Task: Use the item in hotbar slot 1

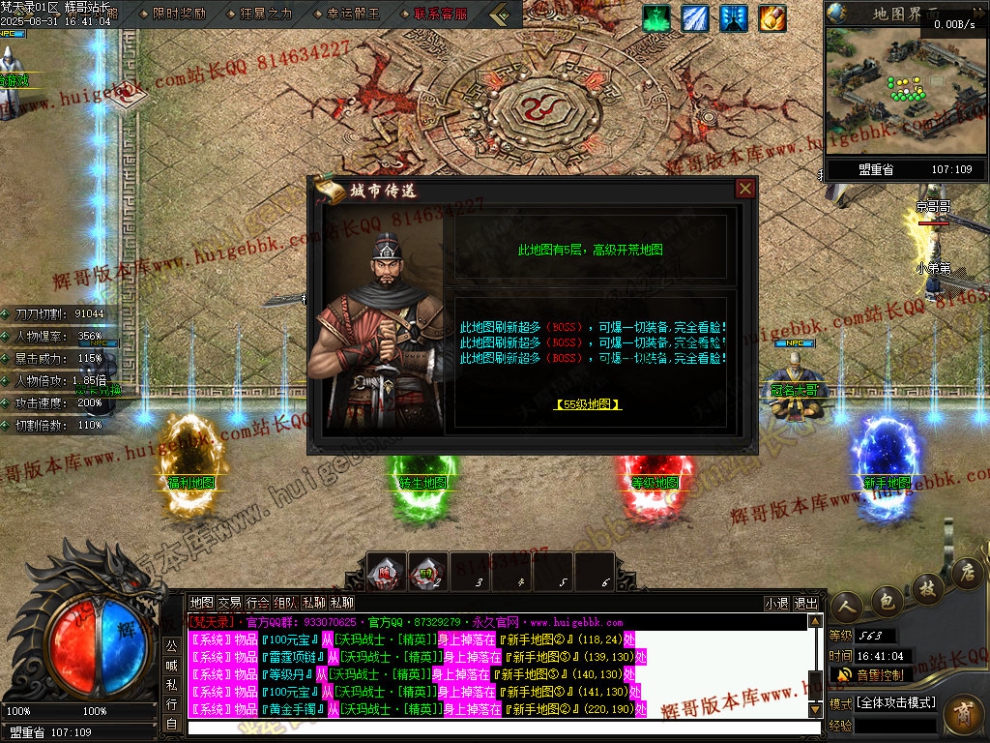Action: click(386, 571)
